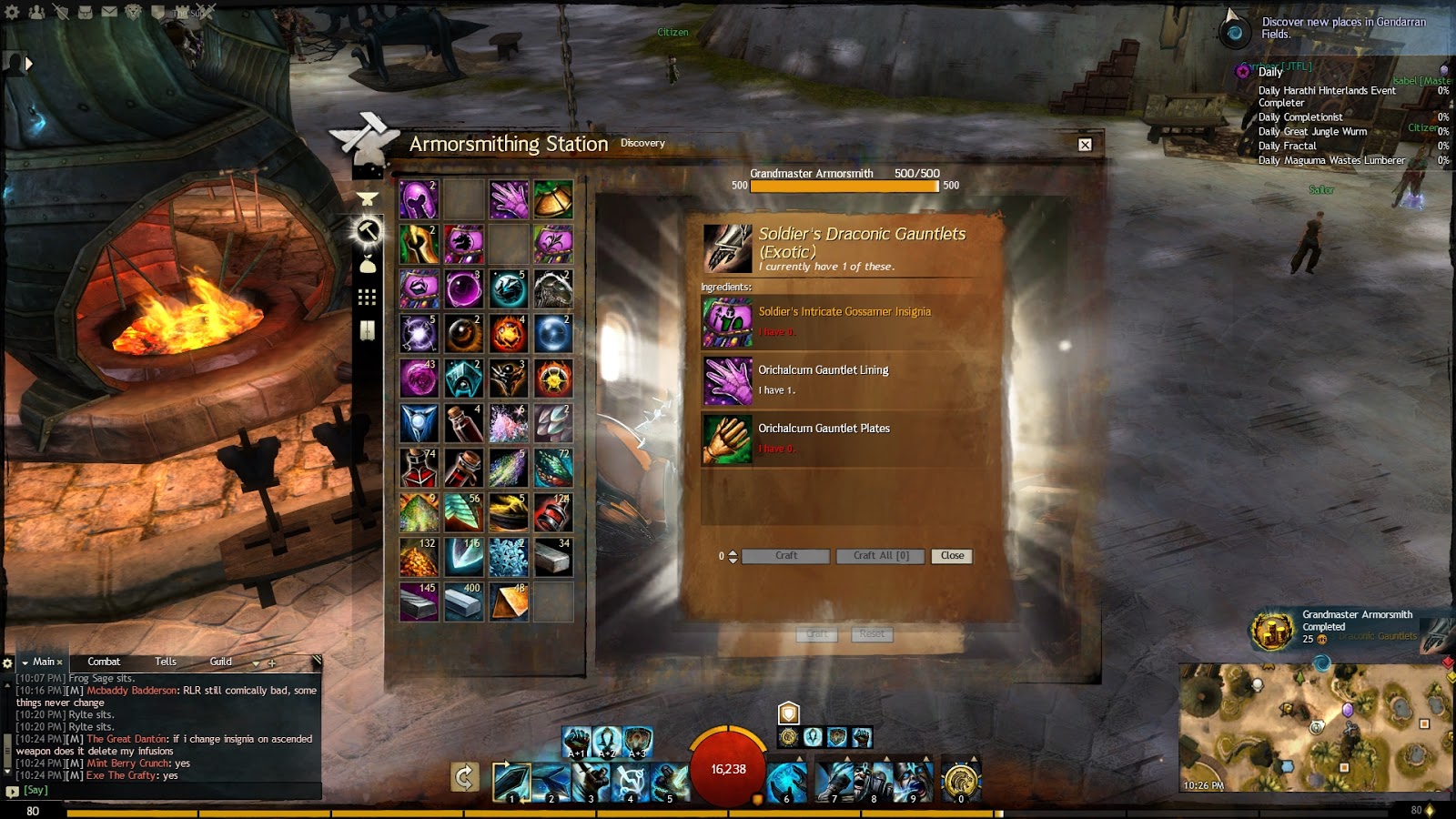This screenshot has width=1456, height=819.
Task: Switch to the Combat chat tab
Action: point(104,662)
